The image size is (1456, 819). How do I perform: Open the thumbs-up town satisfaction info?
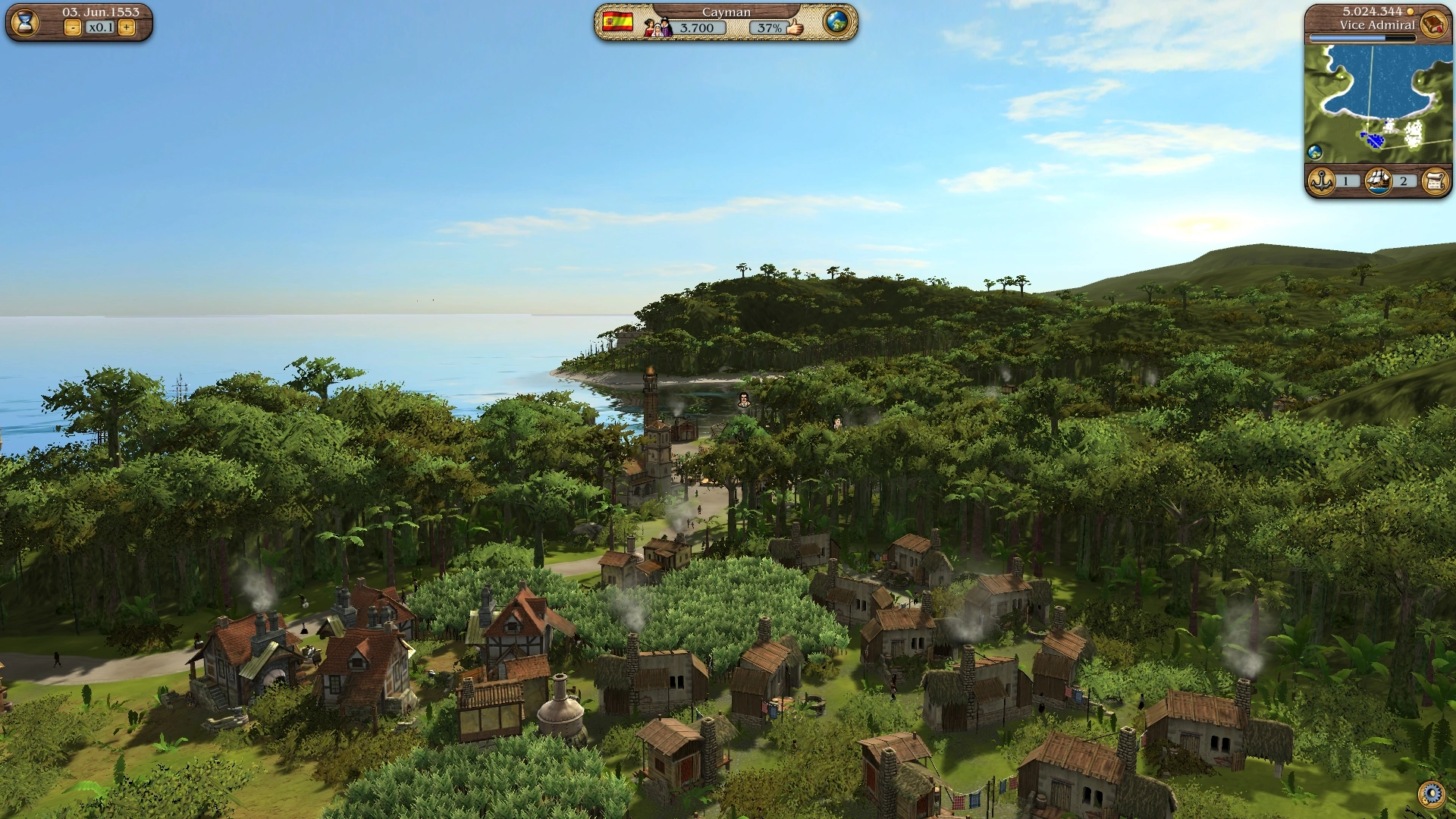(794, 27)
